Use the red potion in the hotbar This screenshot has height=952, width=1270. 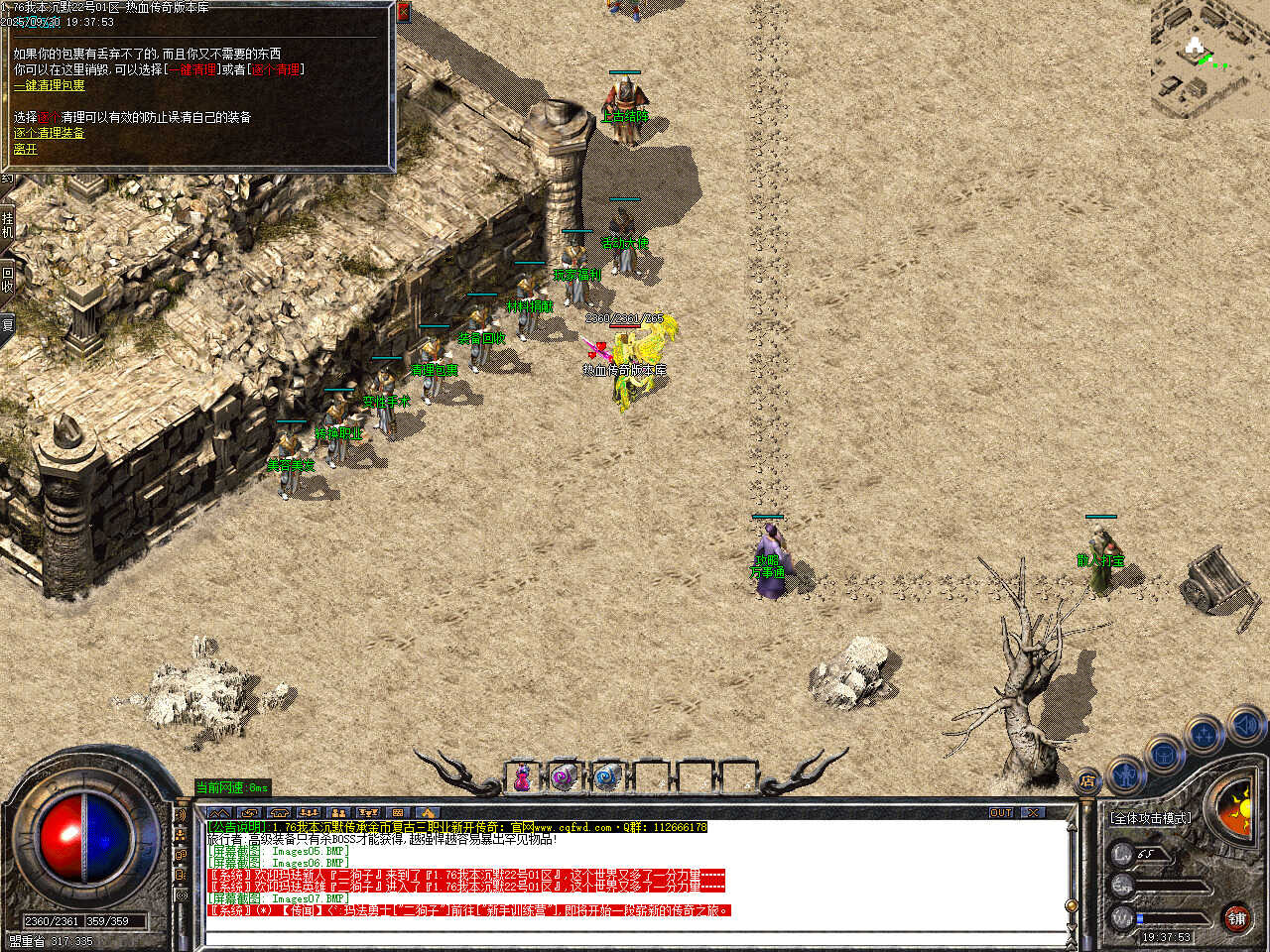click(x=521, y=778)
